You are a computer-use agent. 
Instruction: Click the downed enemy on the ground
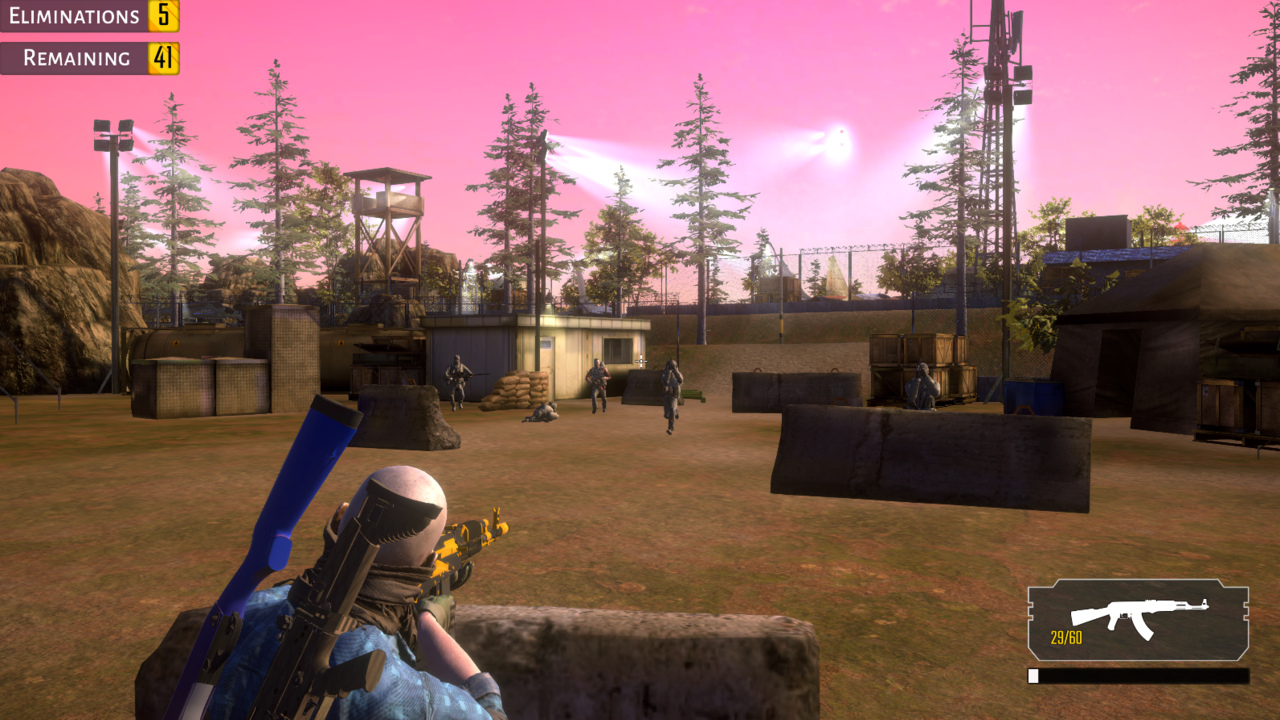[x=543, y=410]
